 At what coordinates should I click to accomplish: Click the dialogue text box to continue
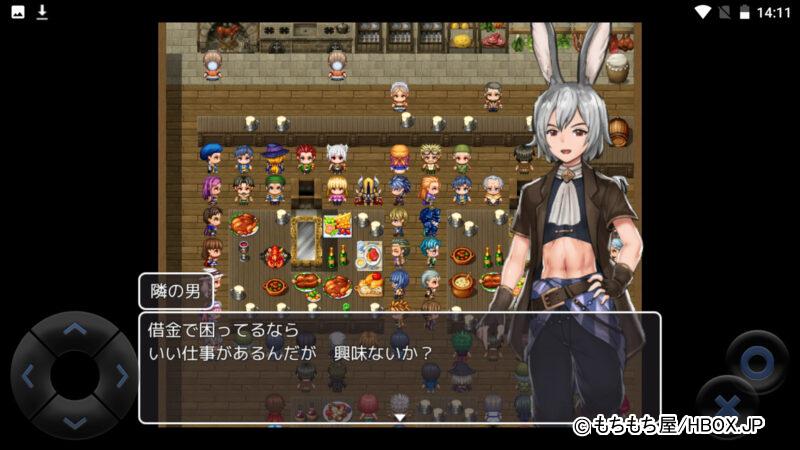[x=399, y=367]
